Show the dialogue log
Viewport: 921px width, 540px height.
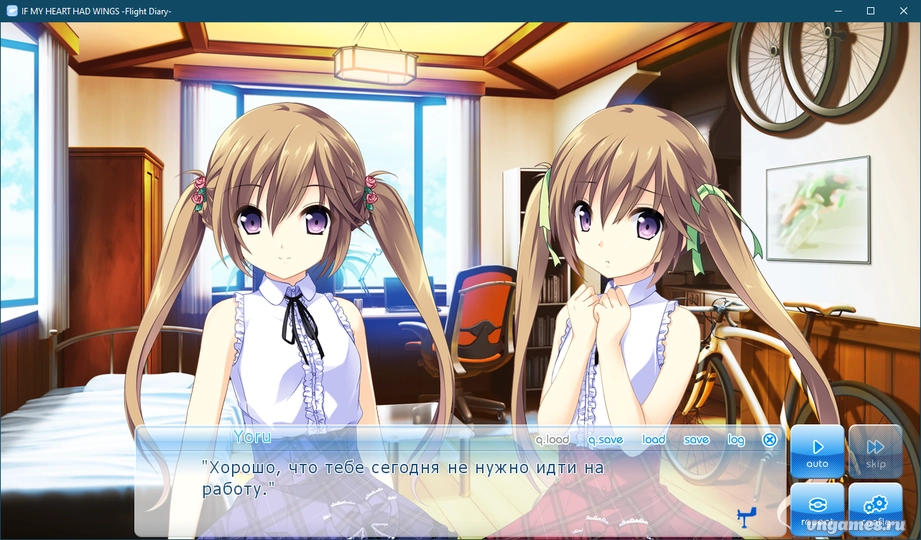pyautogui.click(x=736, y=440)
